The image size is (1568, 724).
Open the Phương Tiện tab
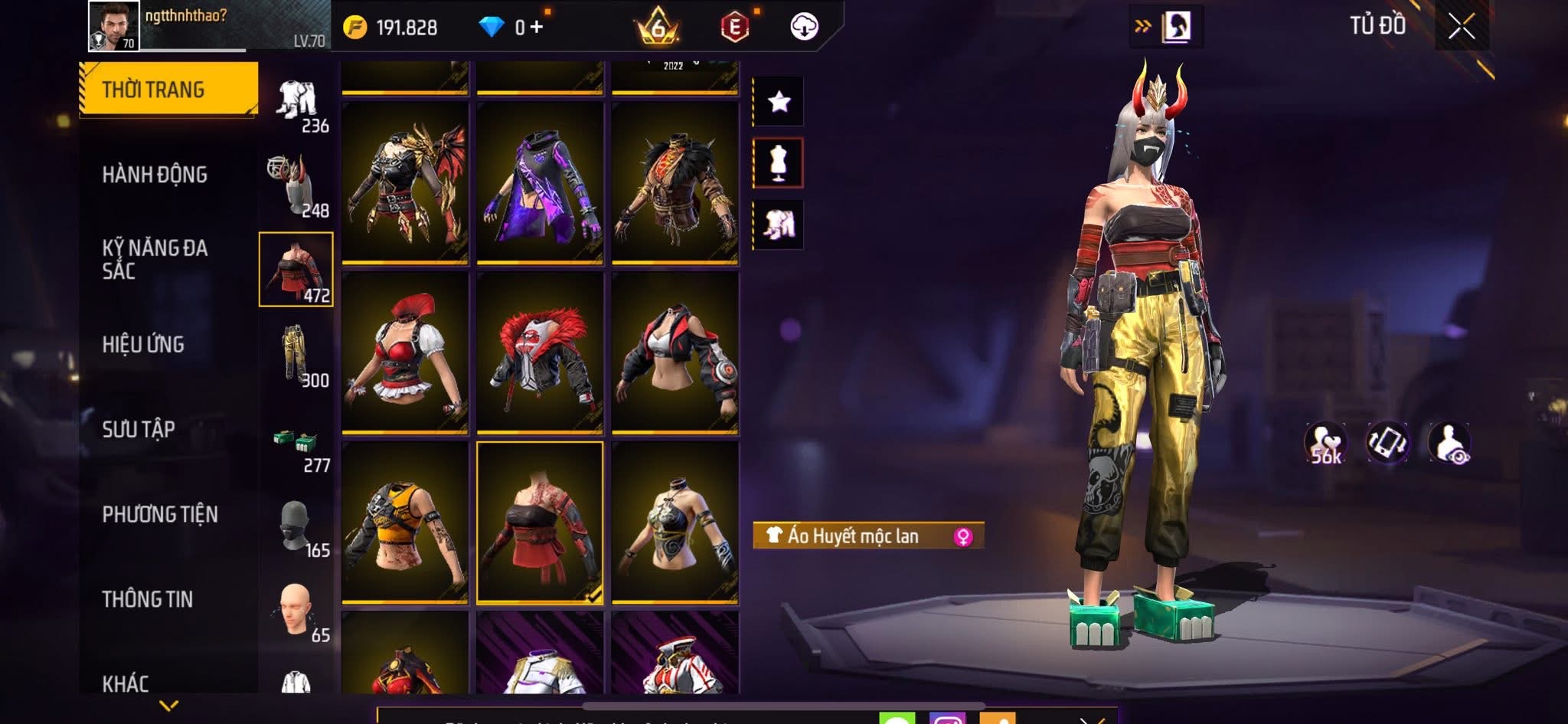coord(160,514)
